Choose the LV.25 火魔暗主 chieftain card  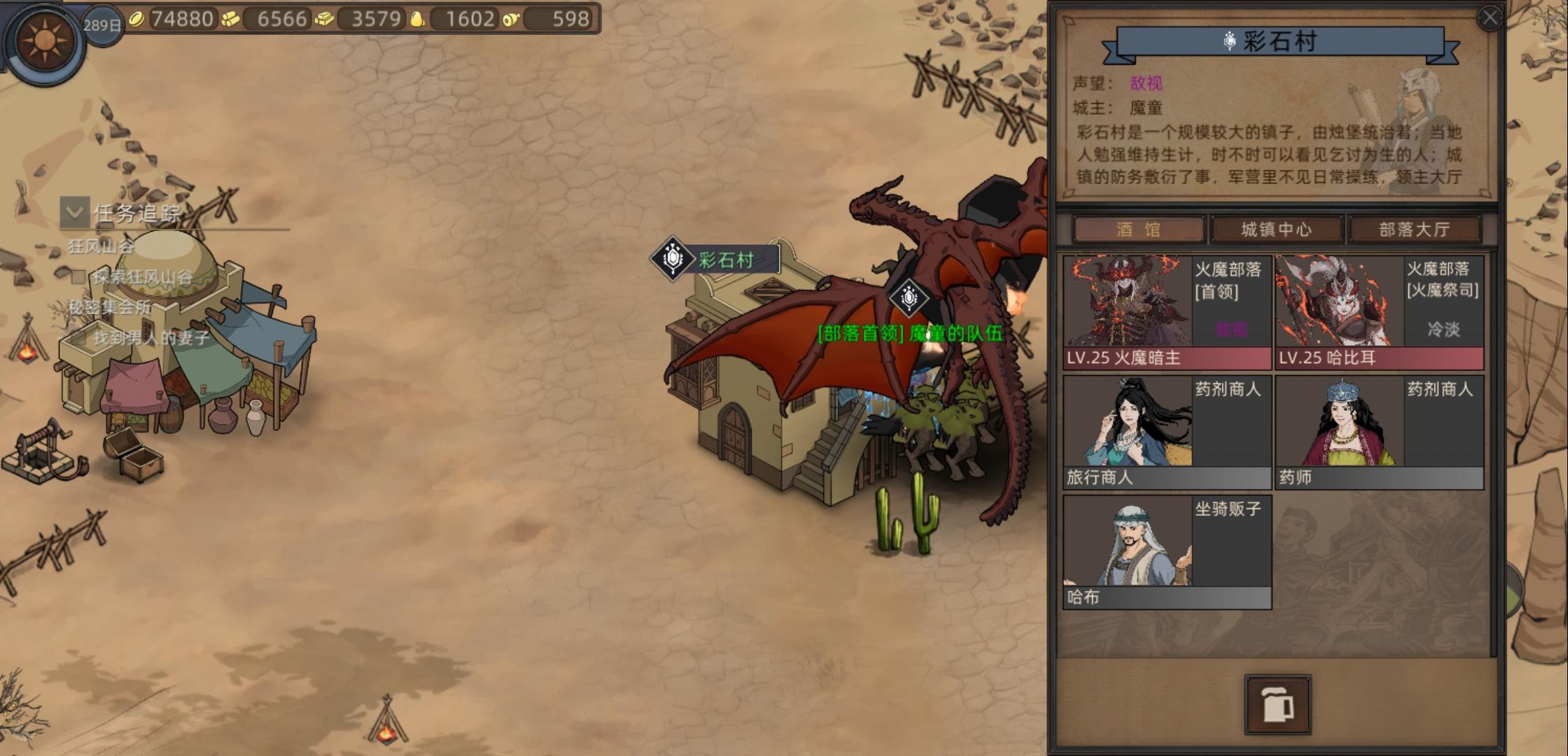tap(1167, 312)
